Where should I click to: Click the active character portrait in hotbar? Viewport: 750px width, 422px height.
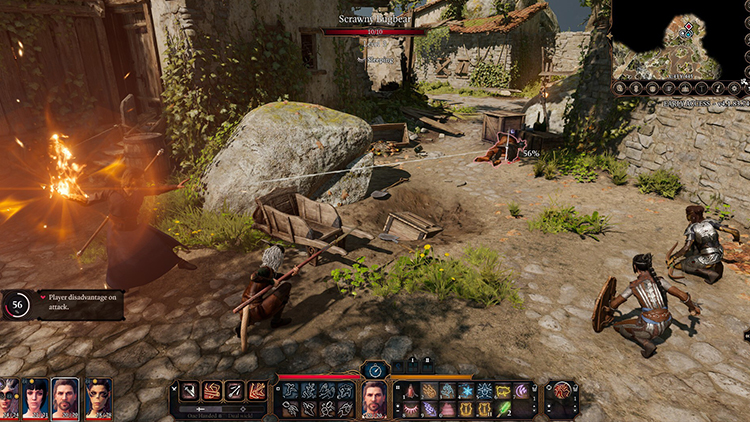[x=374, y=399]
